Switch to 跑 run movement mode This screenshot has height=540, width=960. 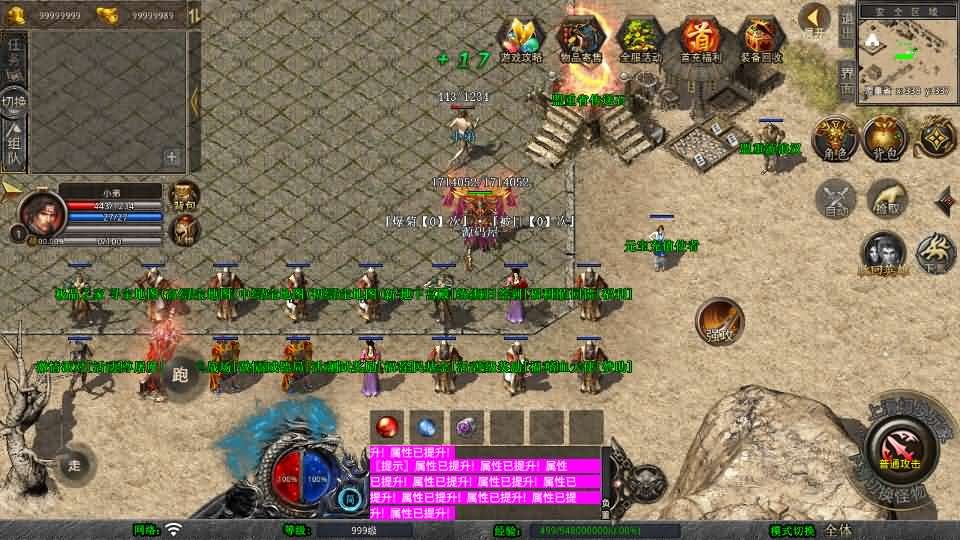pyautogui.click(x=181, y=375)
